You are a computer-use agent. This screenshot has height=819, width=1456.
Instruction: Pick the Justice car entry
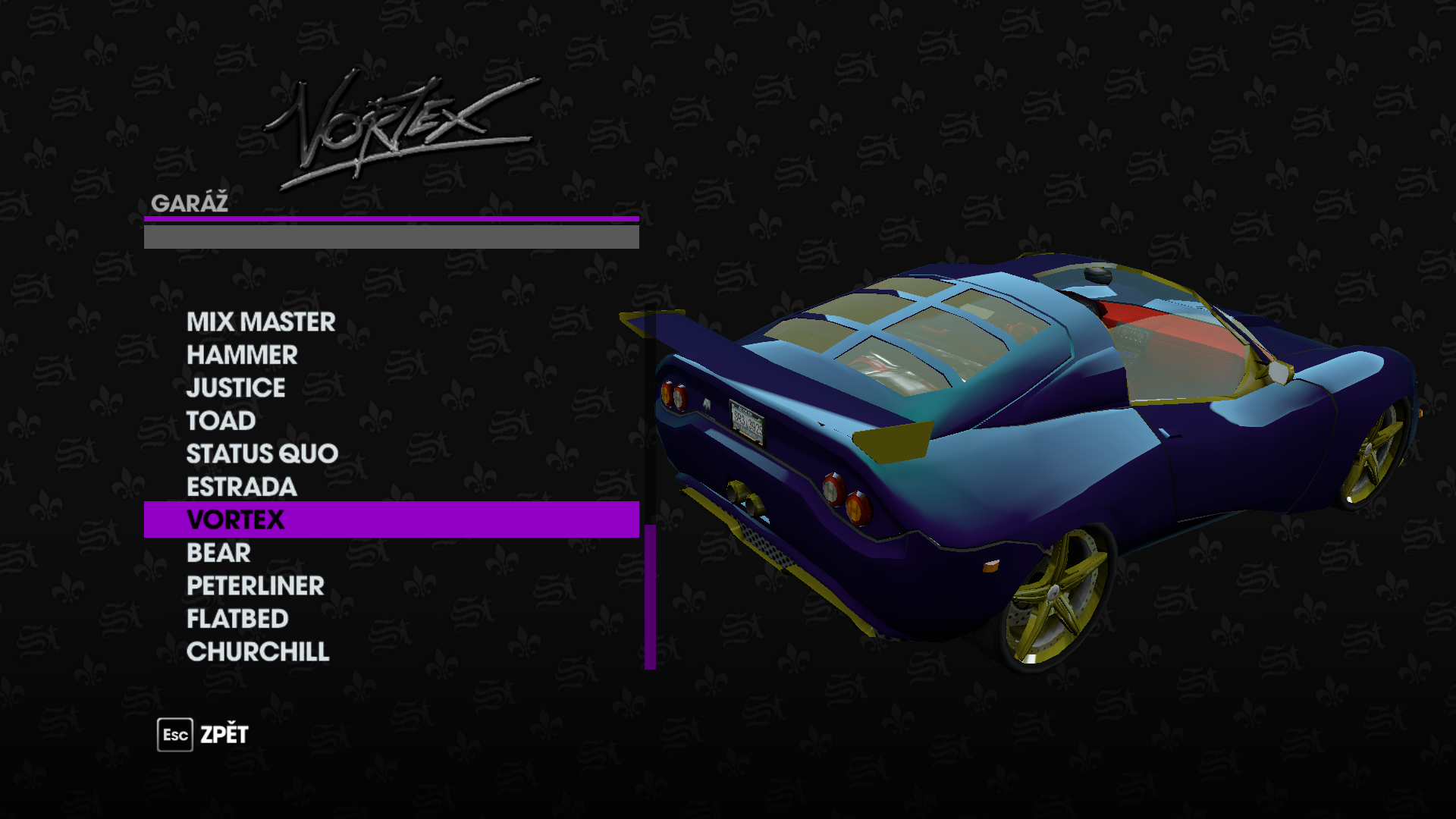point(236,388)
